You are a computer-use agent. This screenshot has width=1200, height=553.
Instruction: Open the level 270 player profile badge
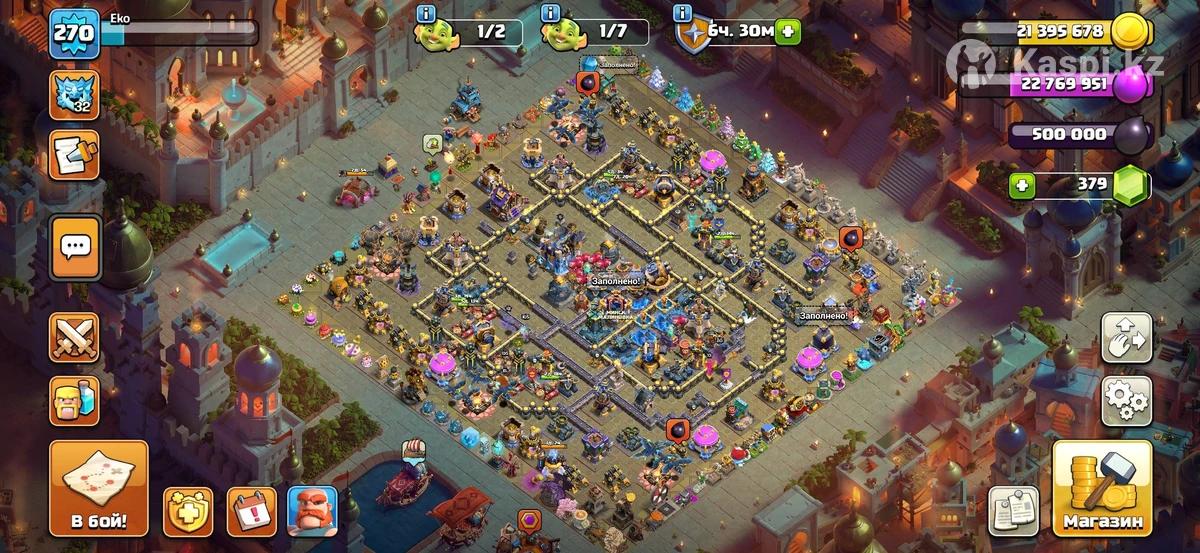[75, 33]
